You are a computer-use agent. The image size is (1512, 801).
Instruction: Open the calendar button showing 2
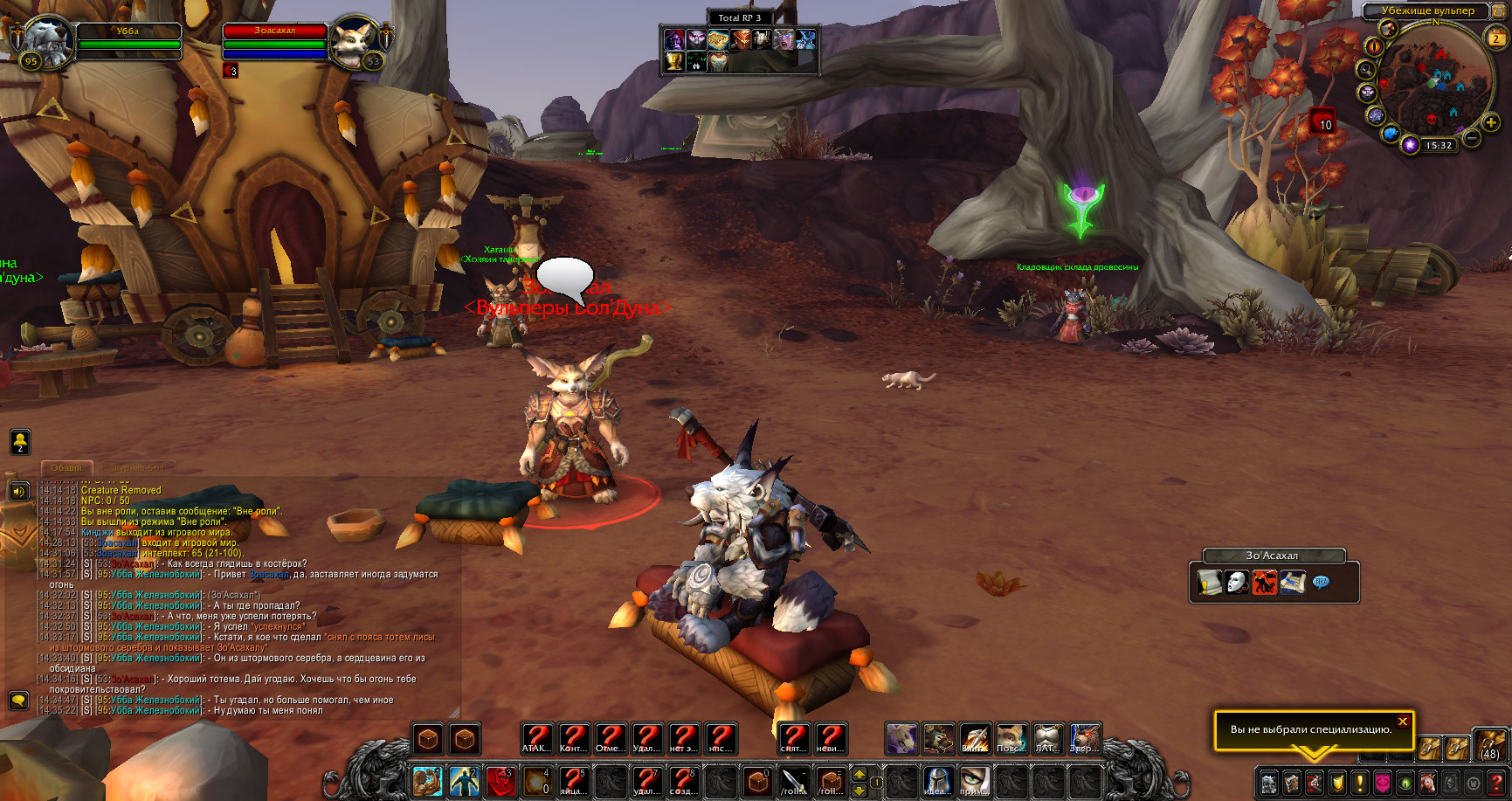pyautogui.click(x=1496, y=38)
